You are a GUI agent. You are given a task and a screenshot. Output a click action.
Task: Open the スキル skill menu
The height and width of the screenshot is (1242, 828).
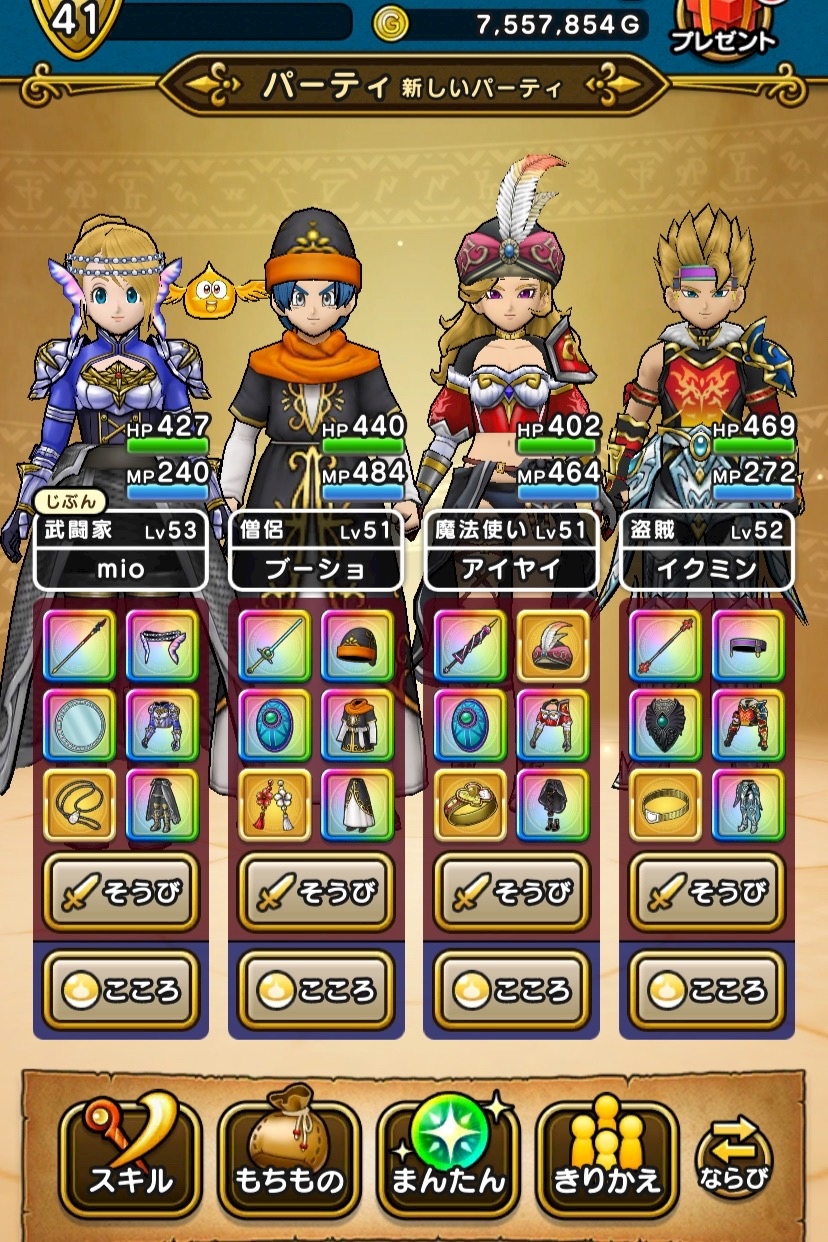tap(130, 1161)
